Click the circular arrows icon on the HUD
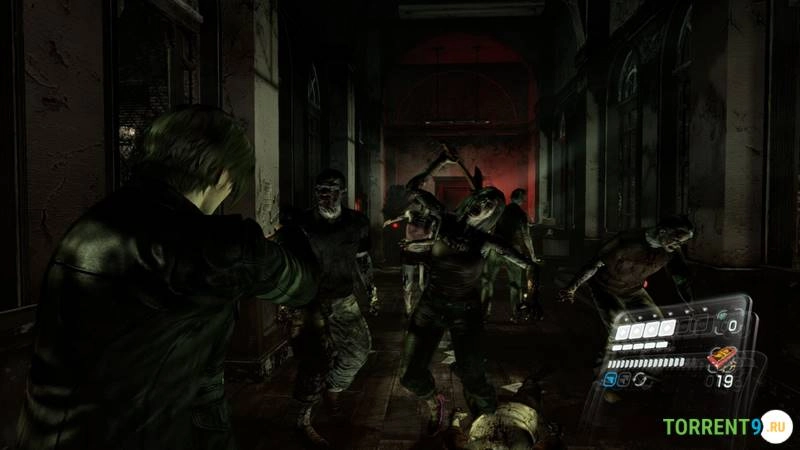Viewport: 800px width, 450px height. tap(638, 380)
